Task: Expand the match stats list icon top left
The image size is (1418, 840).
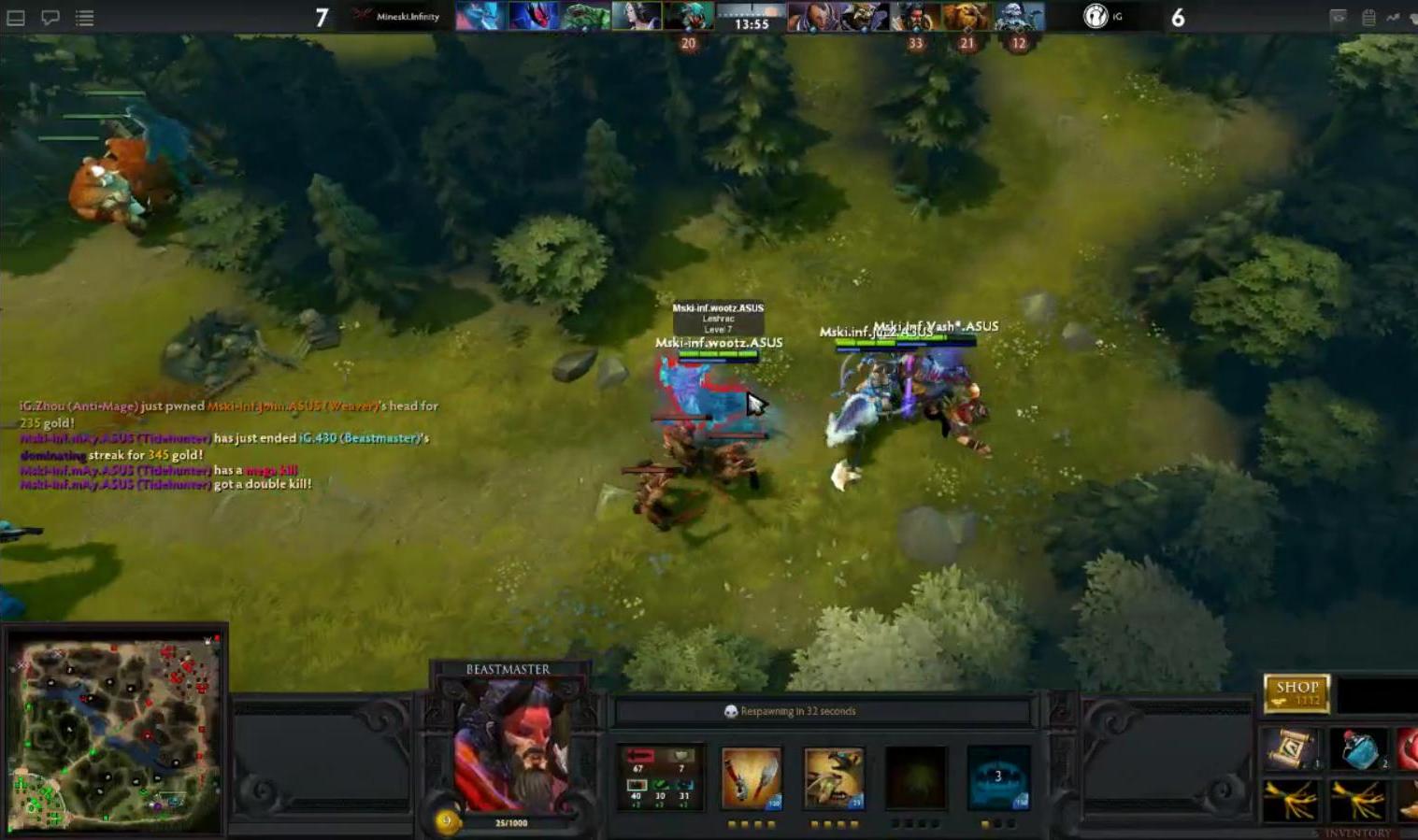Action: pyautogui.click(x=84, y=17)
